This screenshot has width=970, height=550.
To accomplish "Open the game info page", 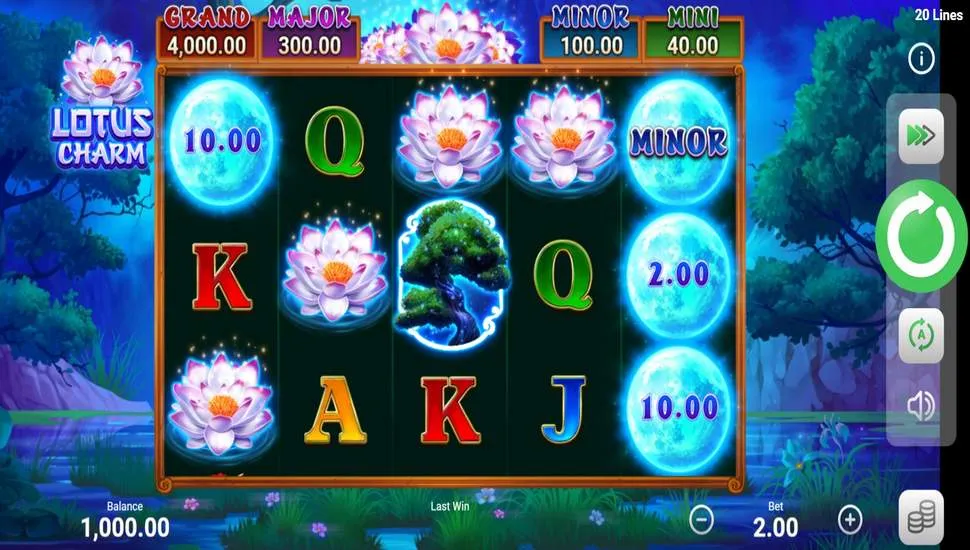I will click(921, 59).
